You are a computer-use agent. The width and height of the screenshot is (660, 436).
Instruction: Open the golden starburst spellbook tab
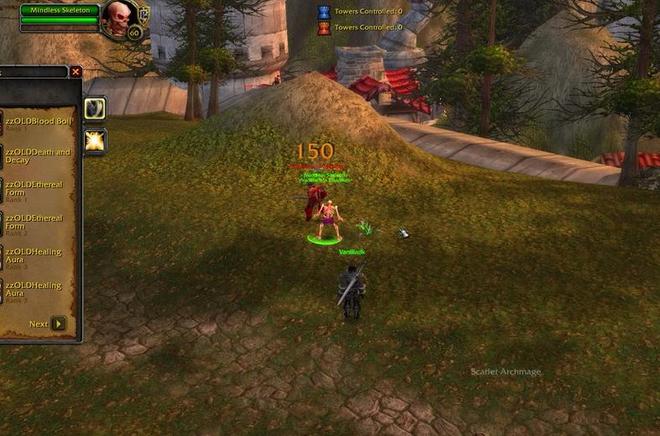coord(95,141)
